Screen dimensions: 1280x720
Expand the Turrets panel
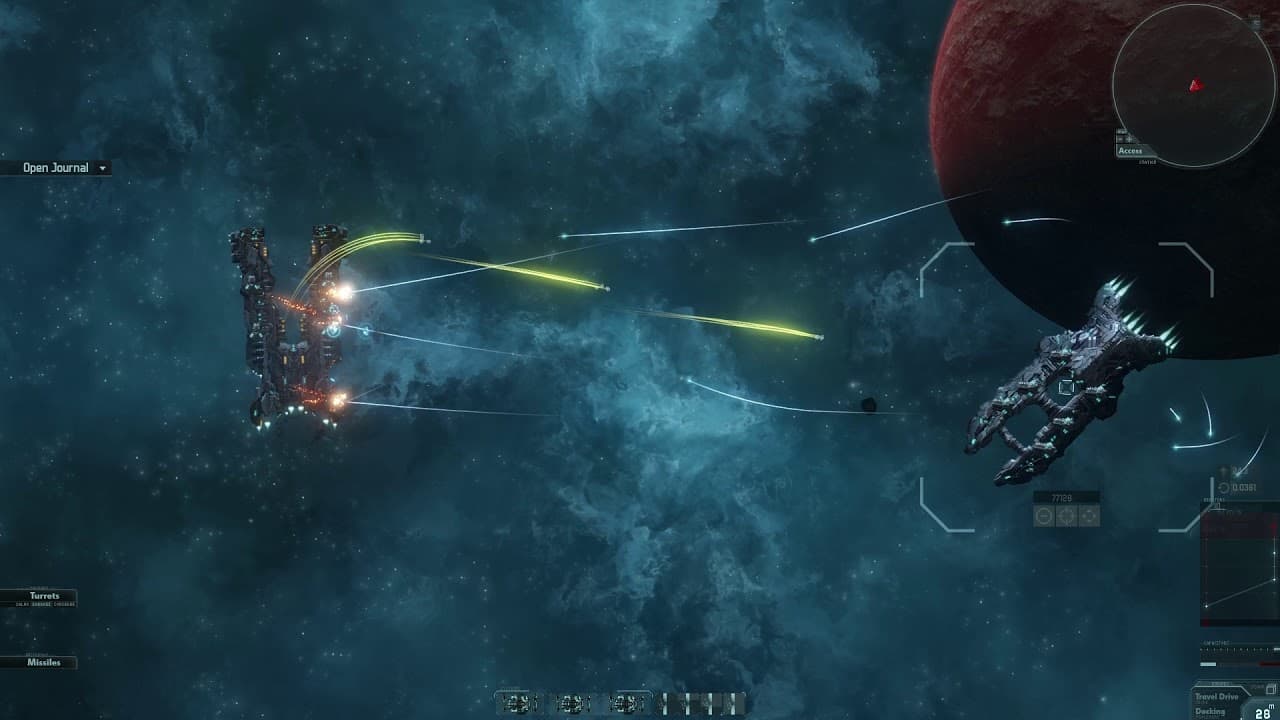(x=44, y=595)
